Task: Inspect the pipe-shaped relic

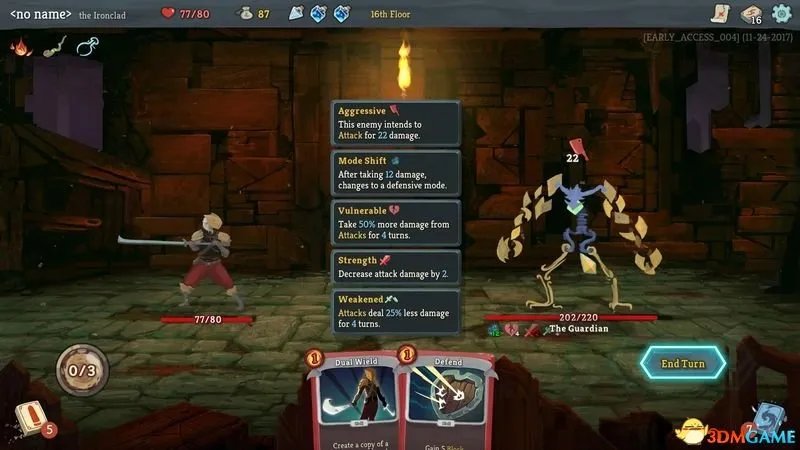Action: (54, 46)
